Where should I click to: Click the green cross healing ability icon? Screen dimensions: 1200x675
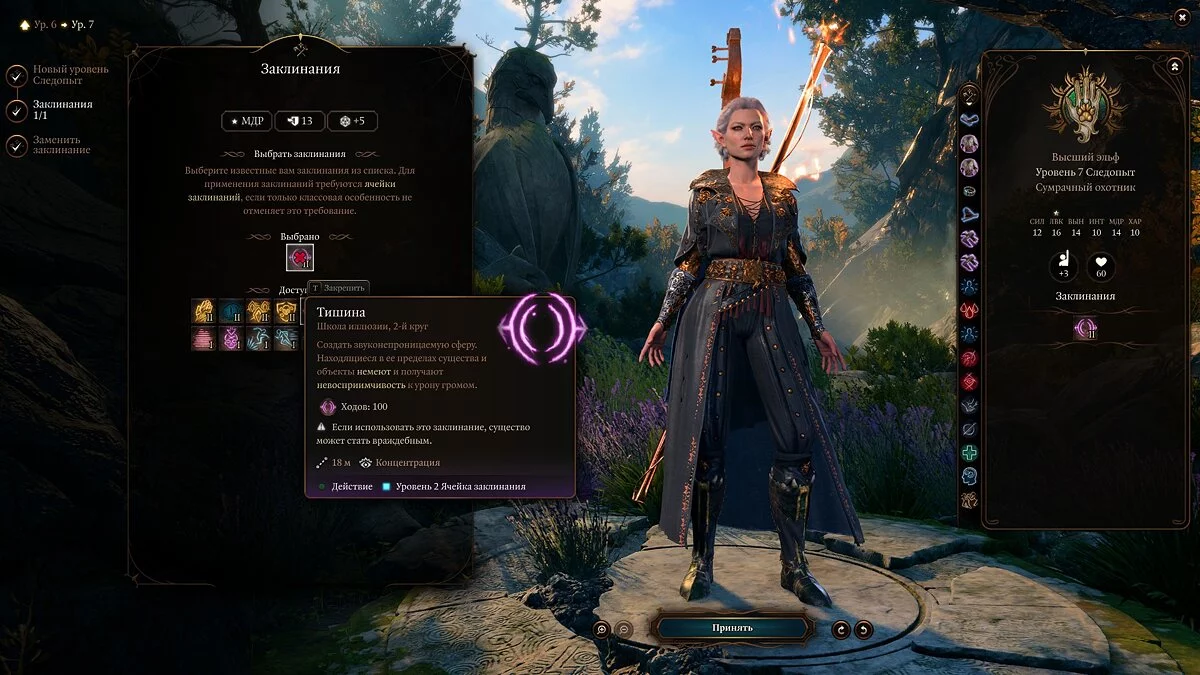[x=969, y=453]
